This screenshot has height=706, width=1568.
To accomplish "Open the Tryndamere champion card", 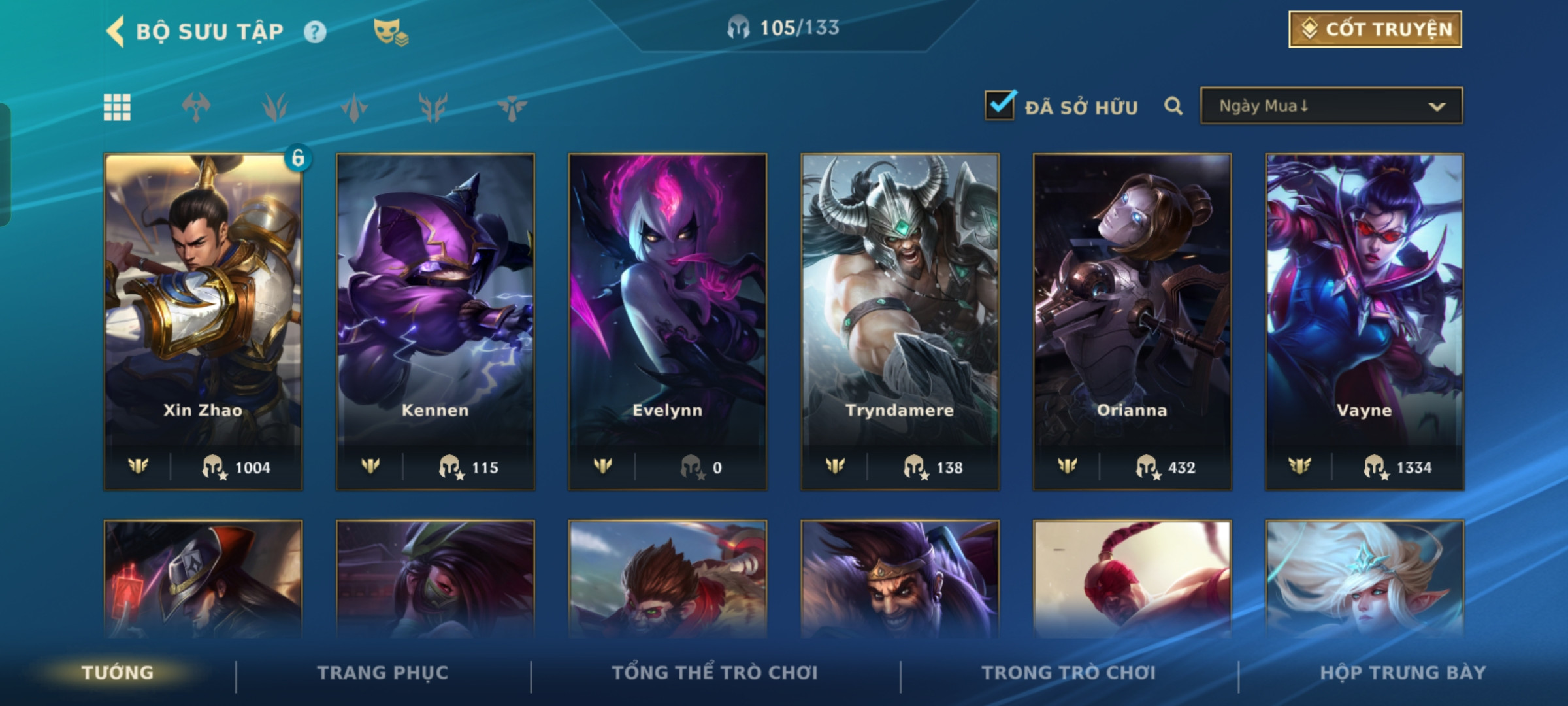I will [x=900, y=320].
